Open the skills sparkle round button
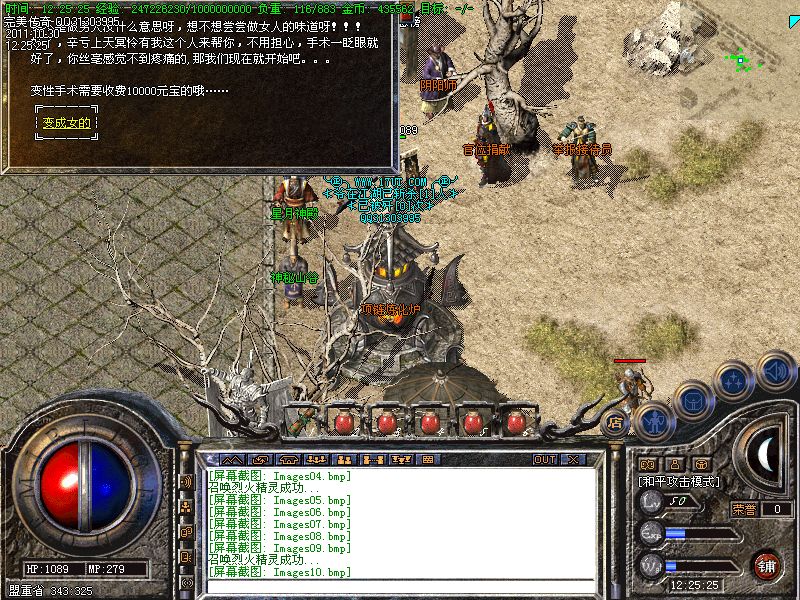 coord(736,381)
